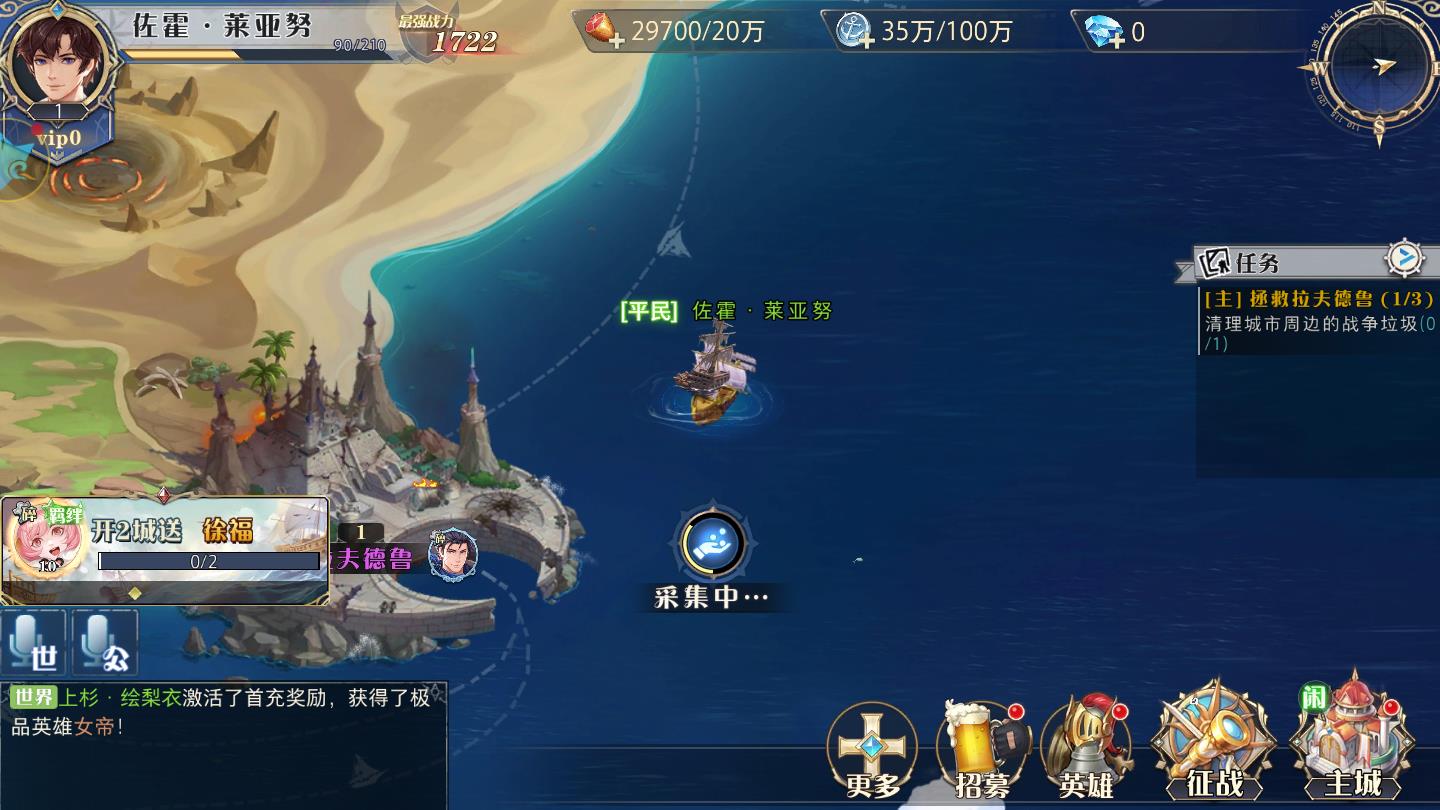1440x810 pixels.
Task: Open the 更多 more menu
Action: (x=872, y=750)
